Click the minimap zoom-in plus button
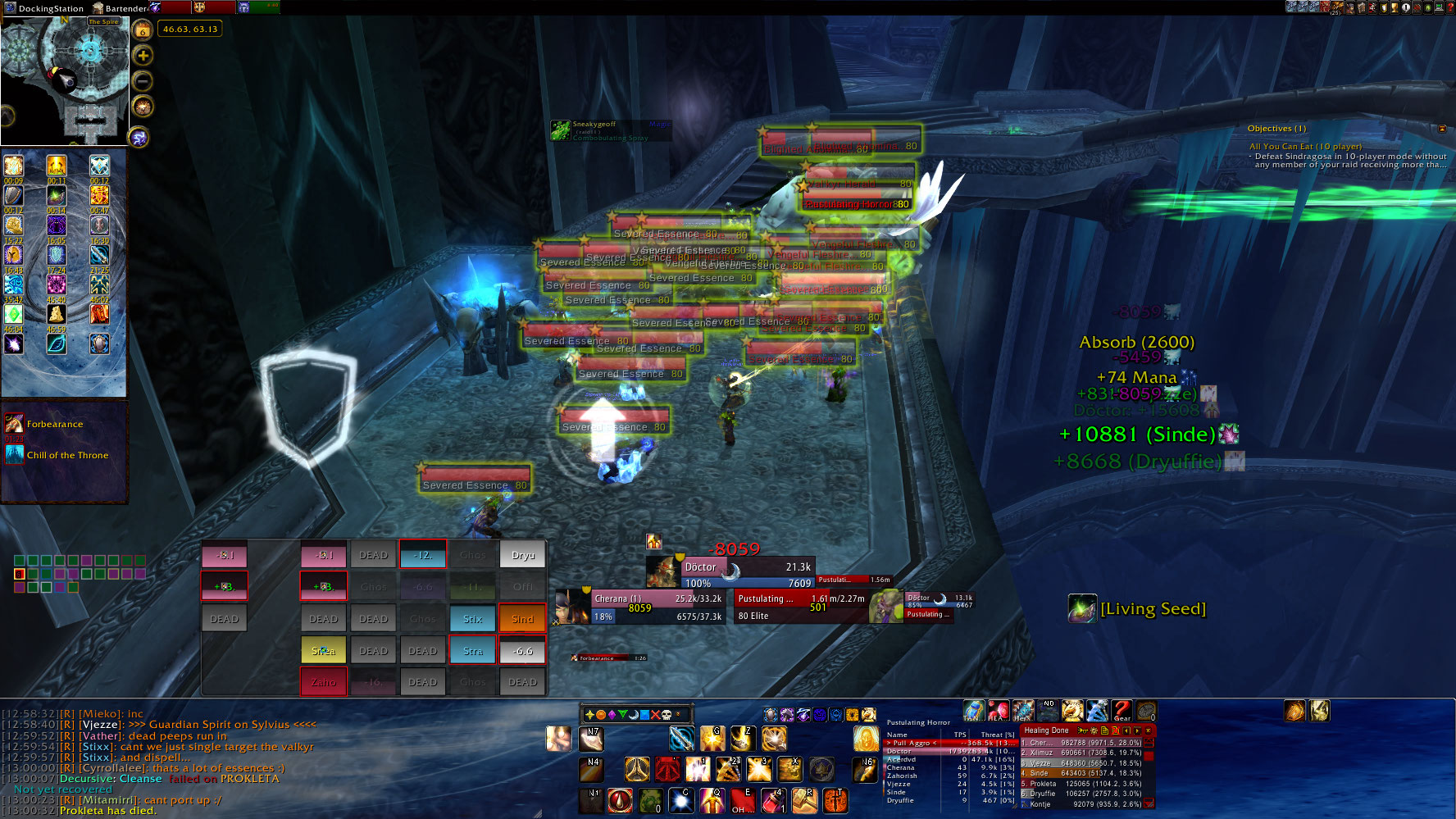This screenshot has width=1456, height=819. tap(143, 56)
